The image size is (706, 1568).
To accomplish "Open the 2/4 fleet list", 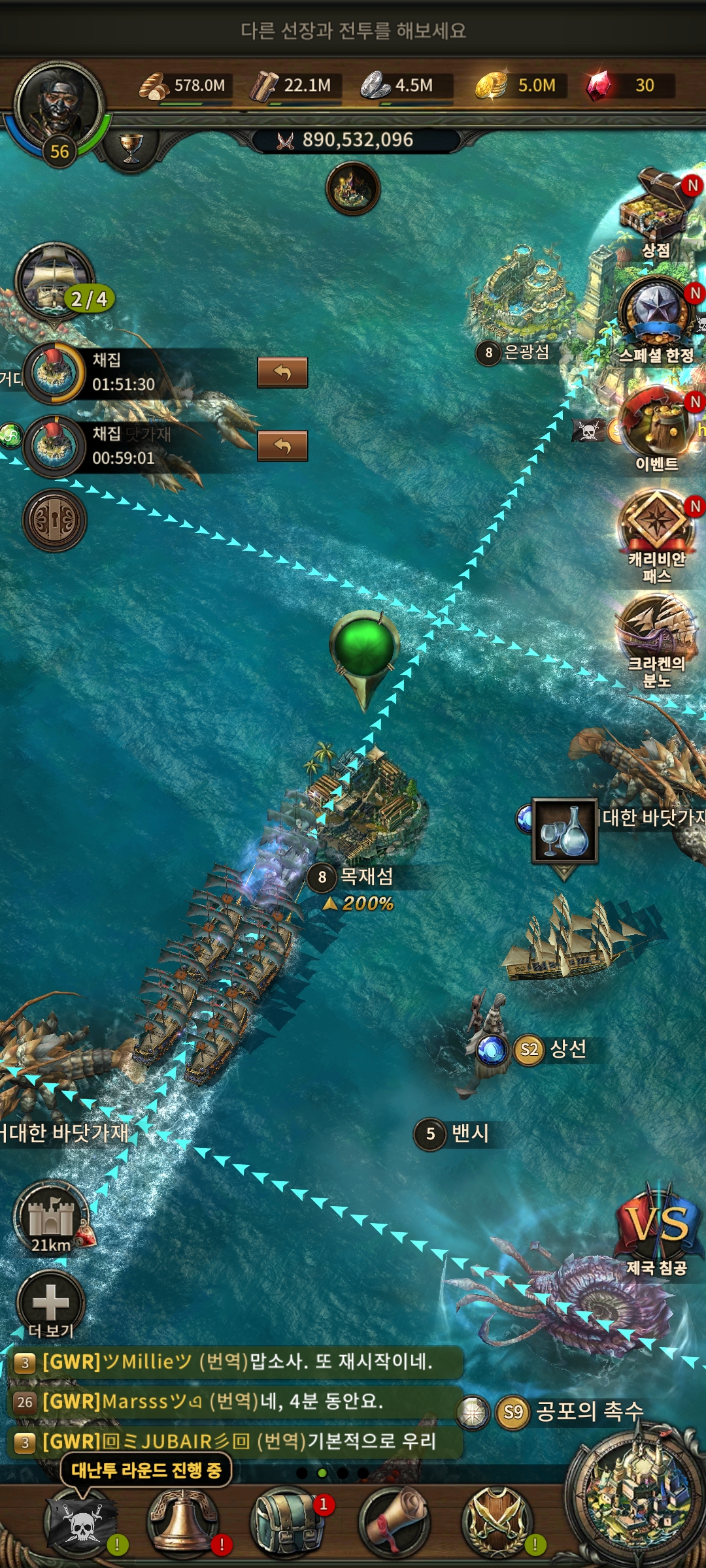I will point(56,281).
